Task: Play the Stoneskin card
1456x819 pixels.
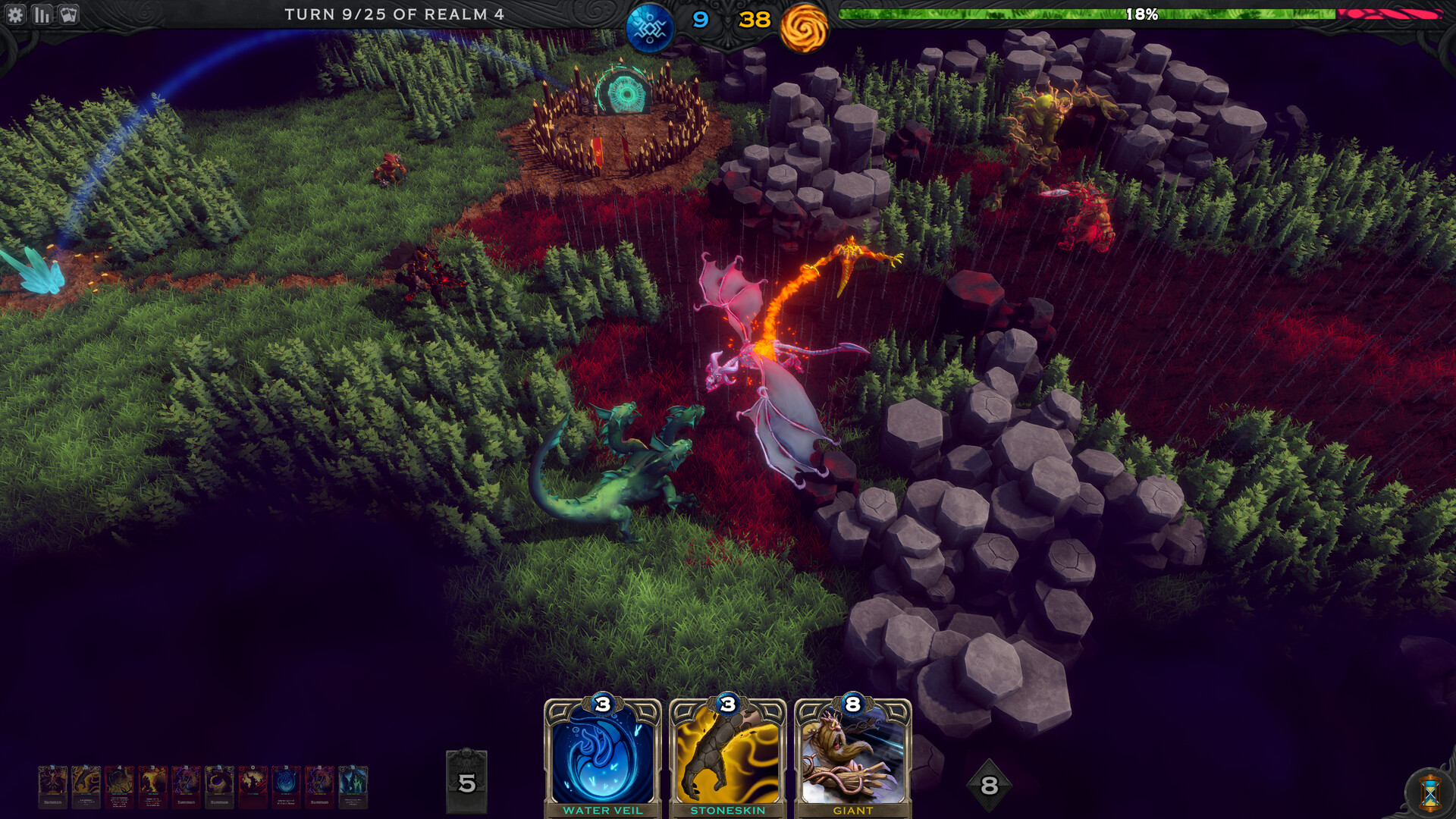Action: (x=730, y=758)
